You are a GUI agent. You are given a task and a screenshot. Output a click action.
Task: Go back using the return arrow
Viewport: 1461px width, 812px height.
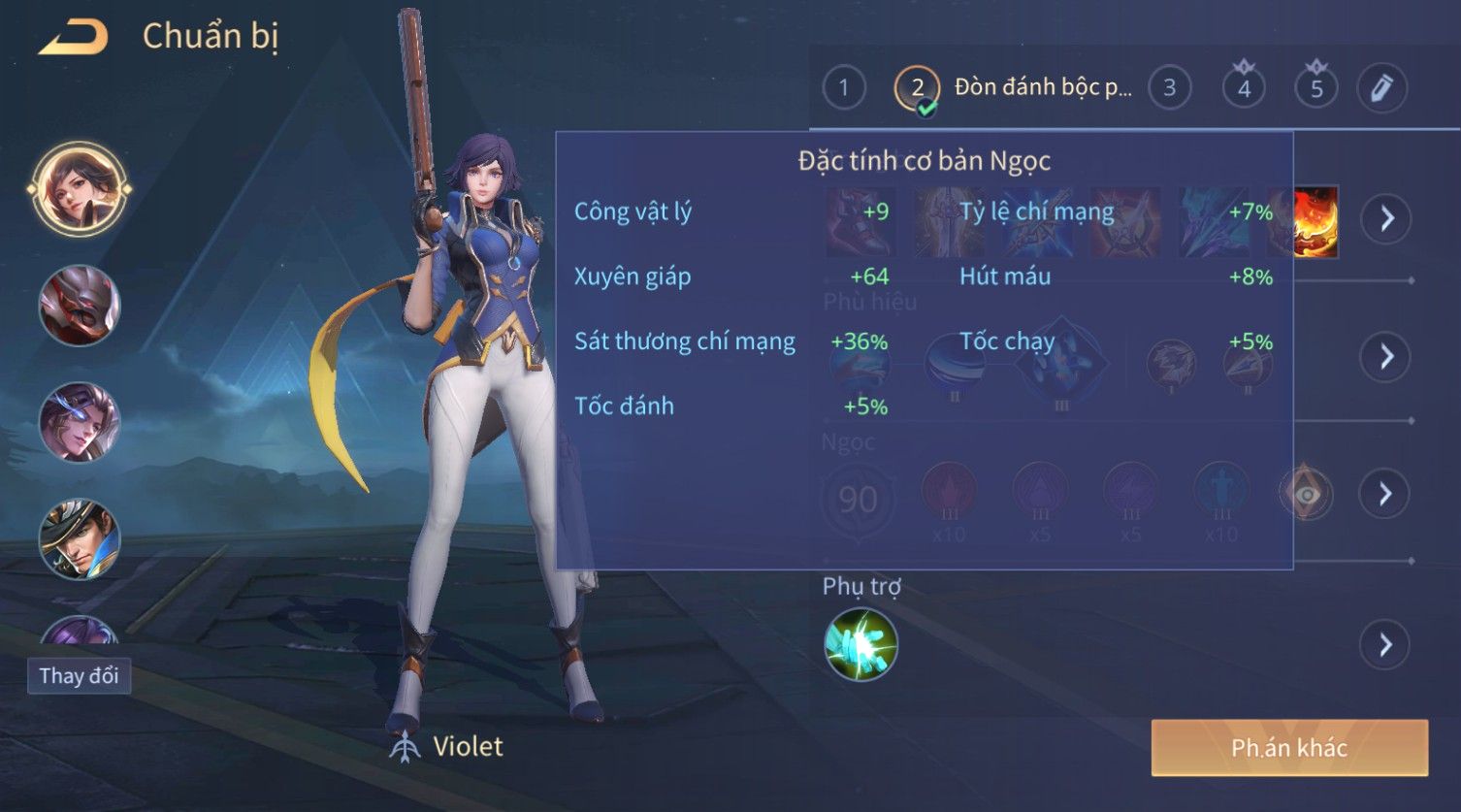74,38
